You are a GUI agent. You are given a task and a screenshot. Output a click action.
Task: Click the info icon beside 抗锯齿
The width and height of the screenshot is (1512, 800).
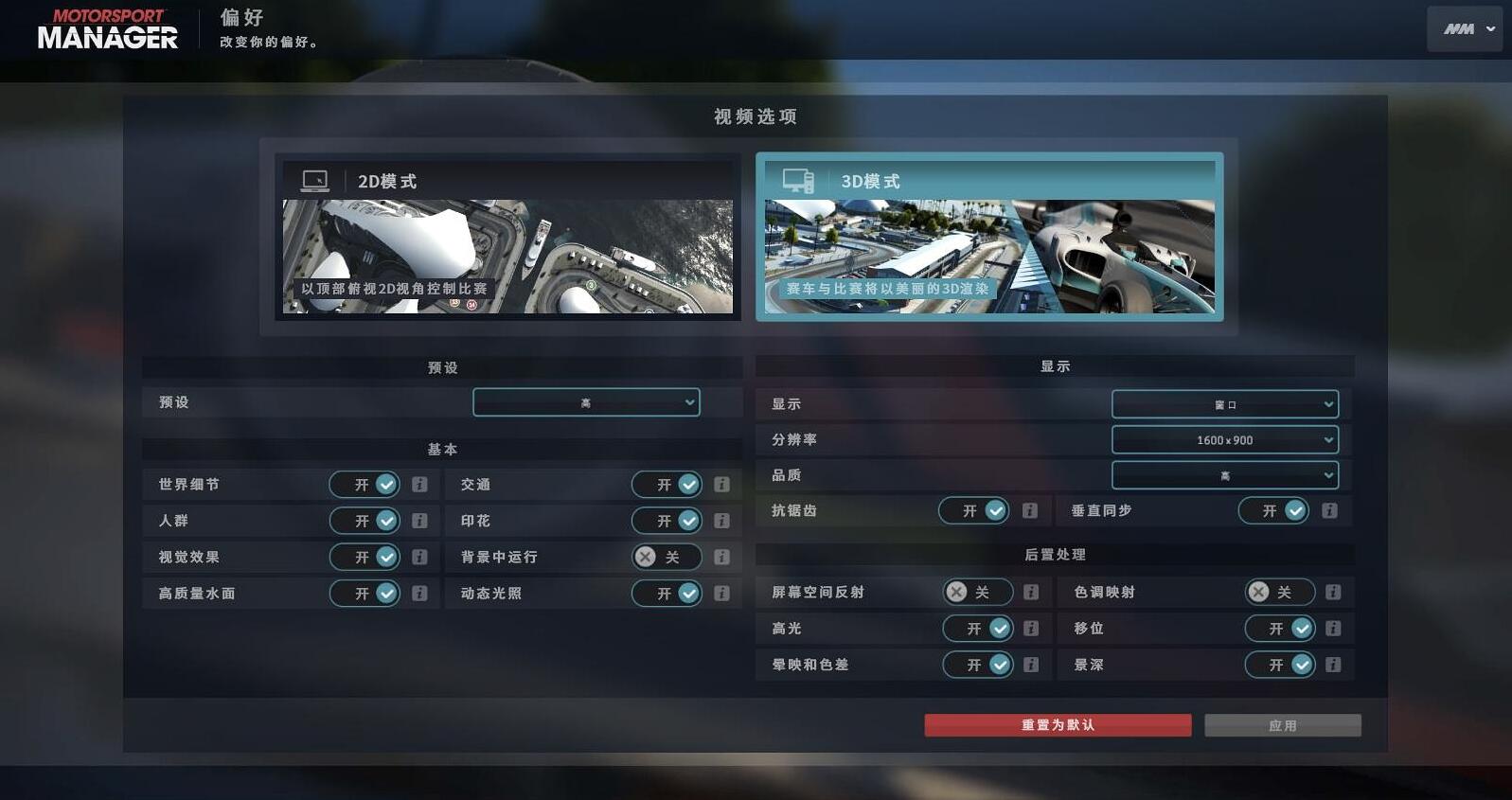[x=1030, y=510]
